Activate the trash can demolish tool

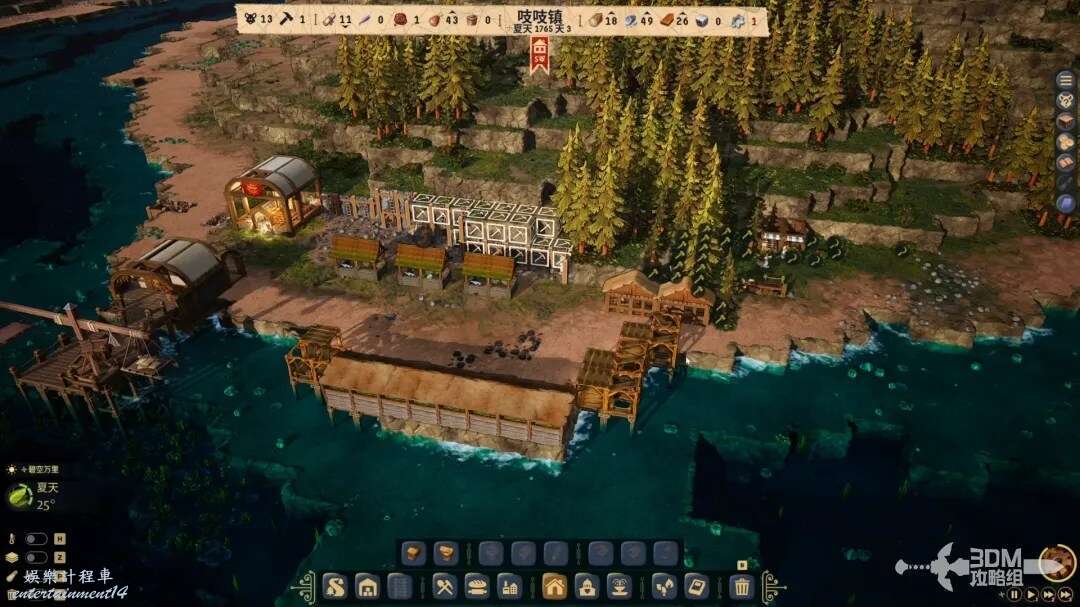tap(741, 586)
